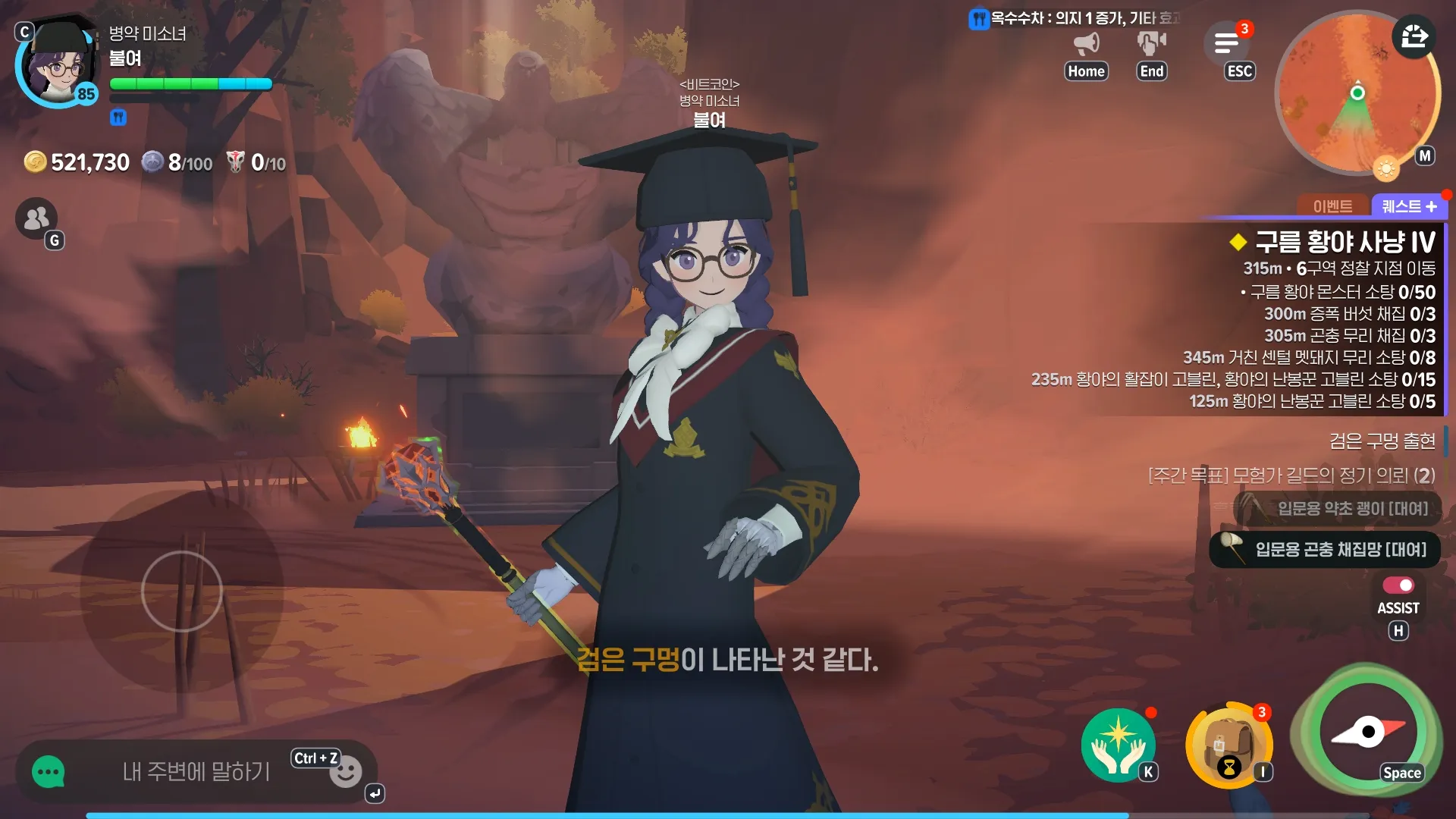Open the backpack inventory
This screenshot has width=1456, height=819.
(x=1227, y=746)
